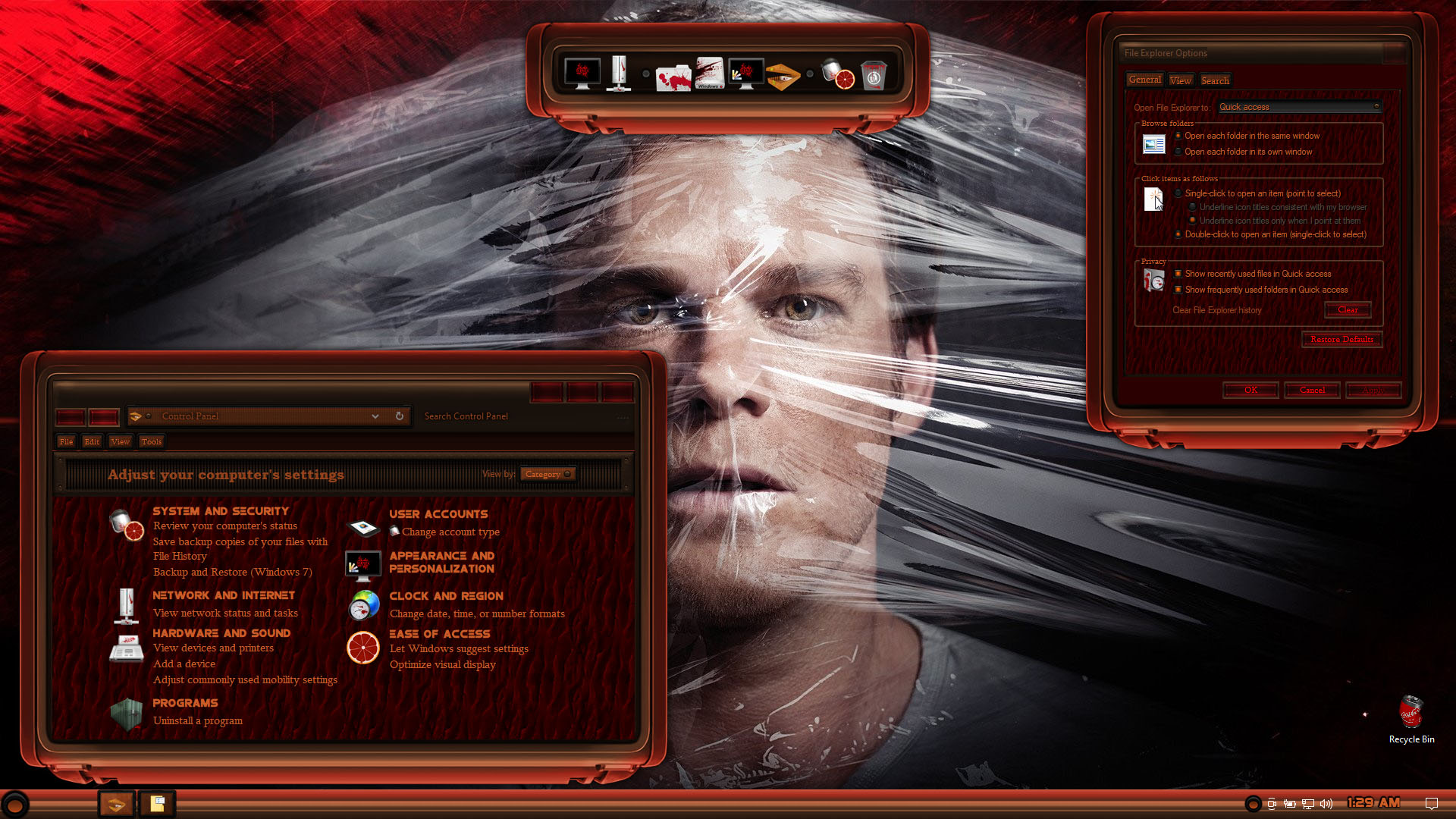Select 'Uninstall a program' link
This screenshot has height=819, width=1456.
click(197, 720)
